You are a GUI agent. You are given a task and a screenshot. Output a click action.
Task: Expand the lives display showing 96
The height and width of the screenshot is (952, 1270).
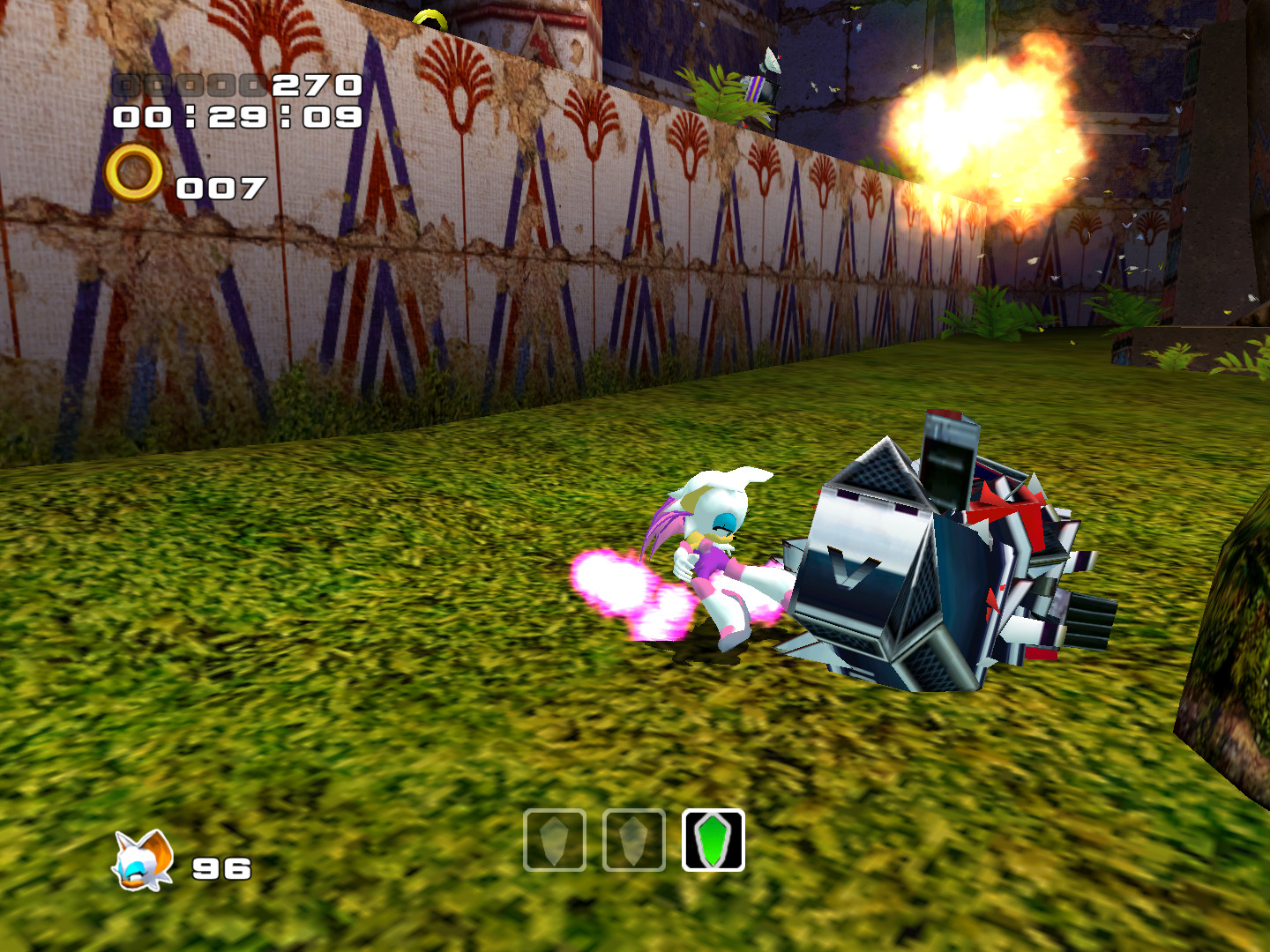[x=220, y=868]
